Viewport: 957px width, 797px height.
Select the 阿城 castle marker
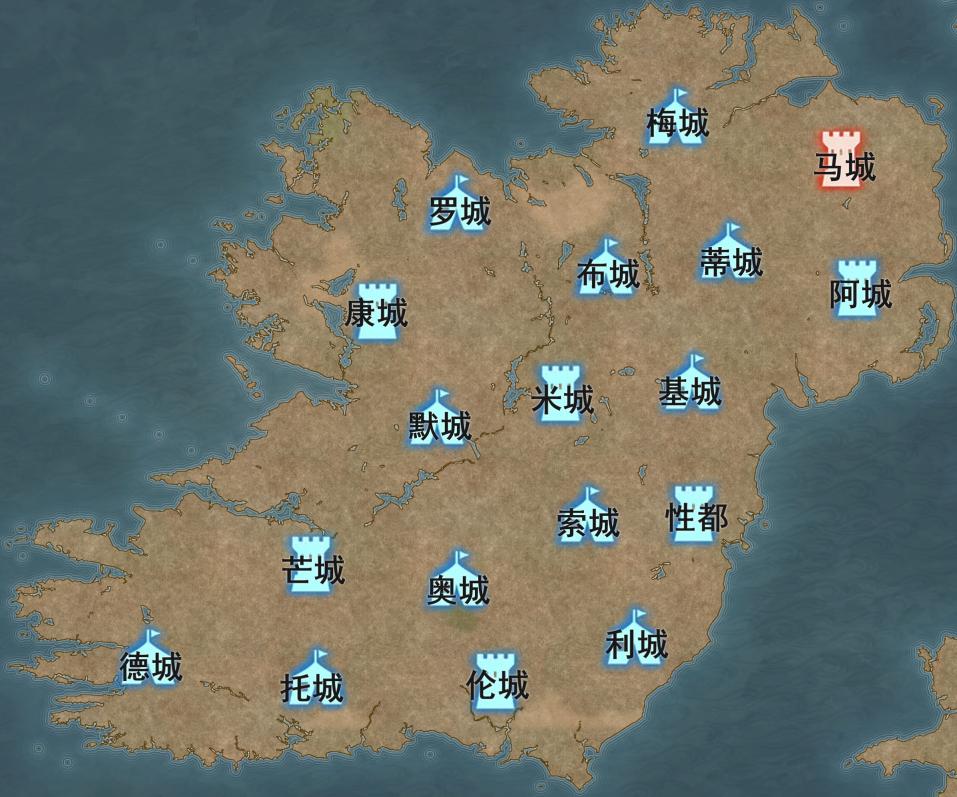coord(857,288)
